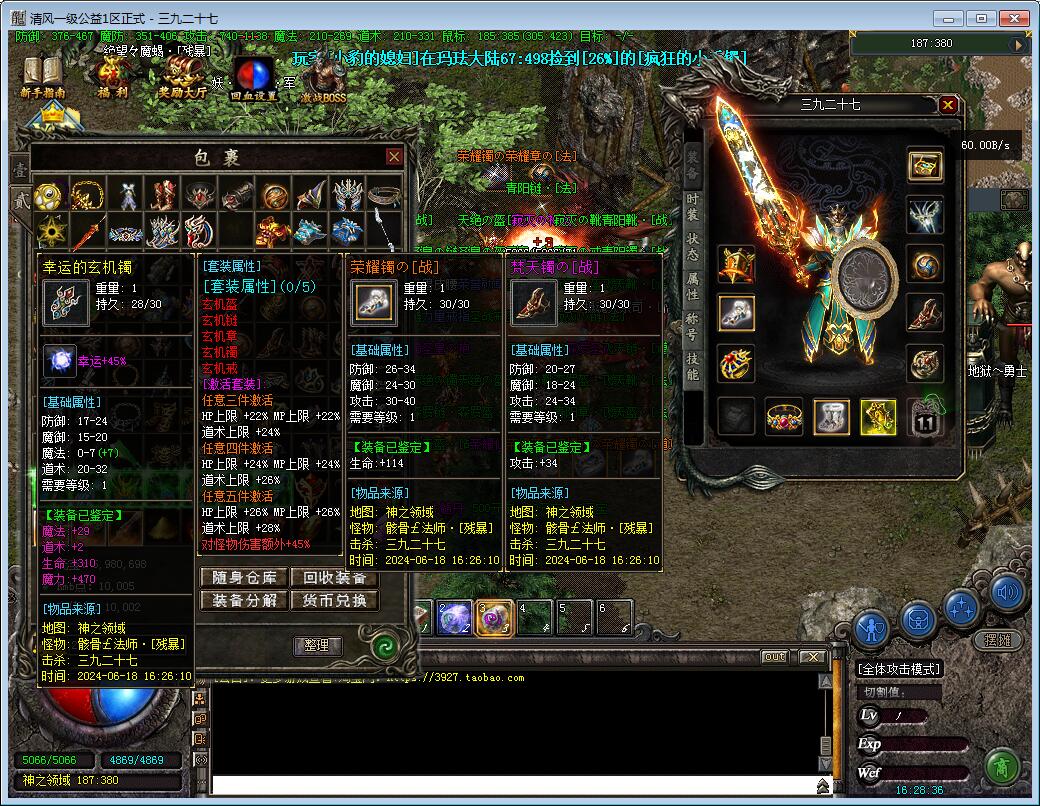The image size is (1040, 806).
Task: Open the 福利 welfare menu
Action: 111,77
